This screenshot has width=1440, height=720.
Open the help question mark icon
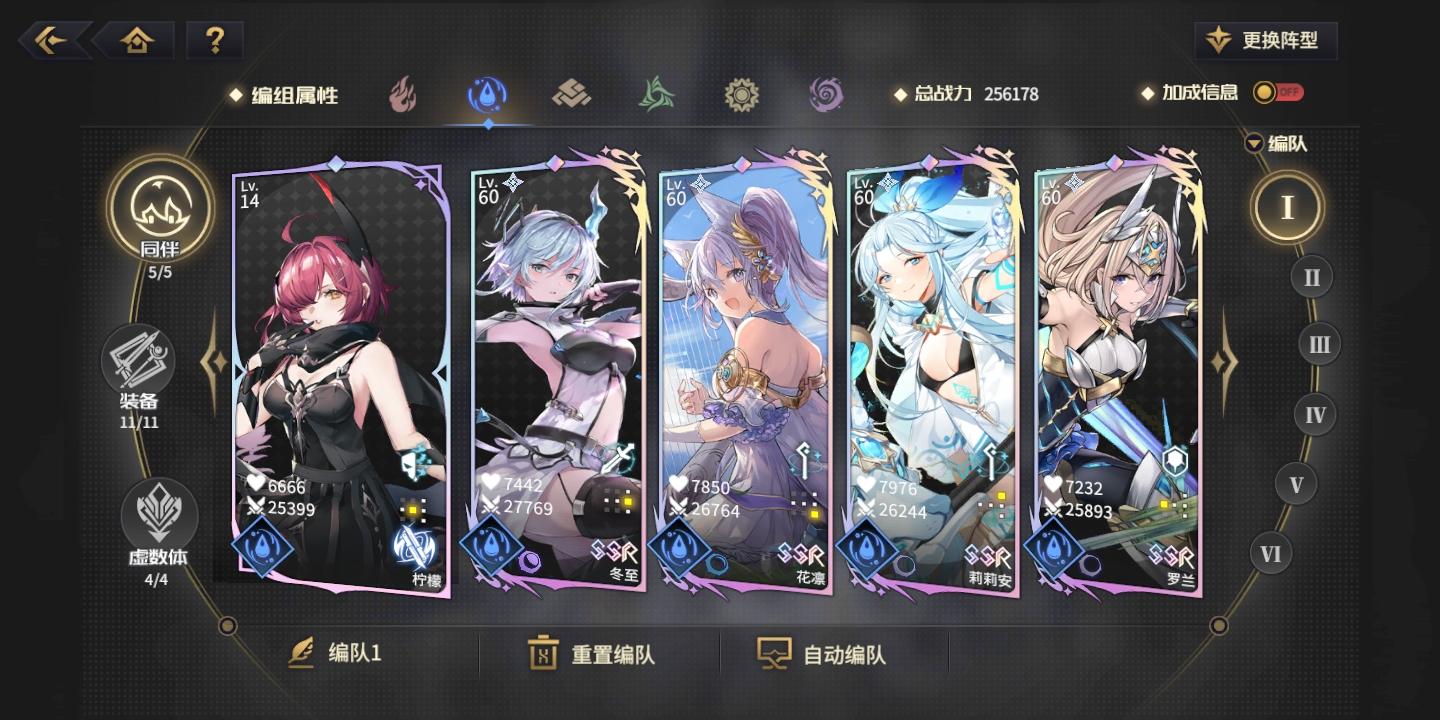pyautogui.click(x=216, y=40)
